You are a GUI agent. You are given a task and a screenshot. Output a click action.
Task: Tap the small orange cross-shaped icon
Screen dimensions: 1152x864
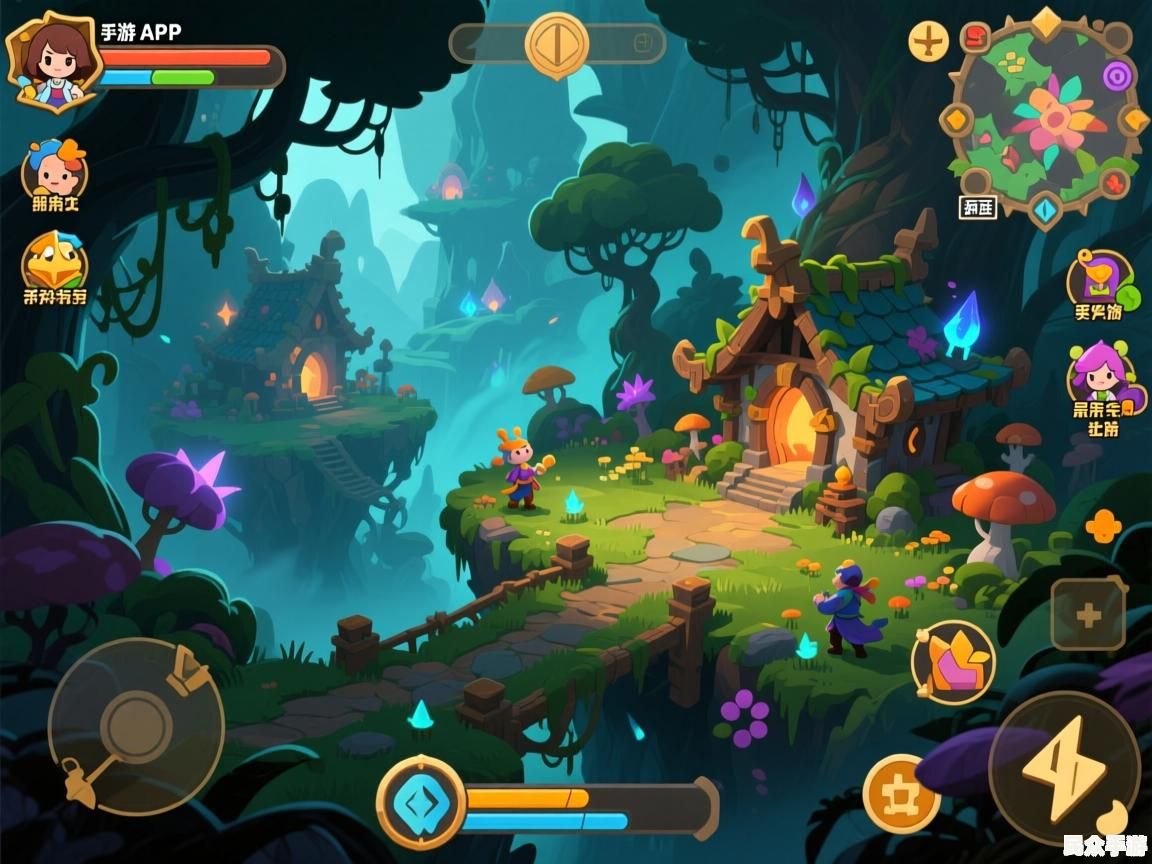(1103, 526)
